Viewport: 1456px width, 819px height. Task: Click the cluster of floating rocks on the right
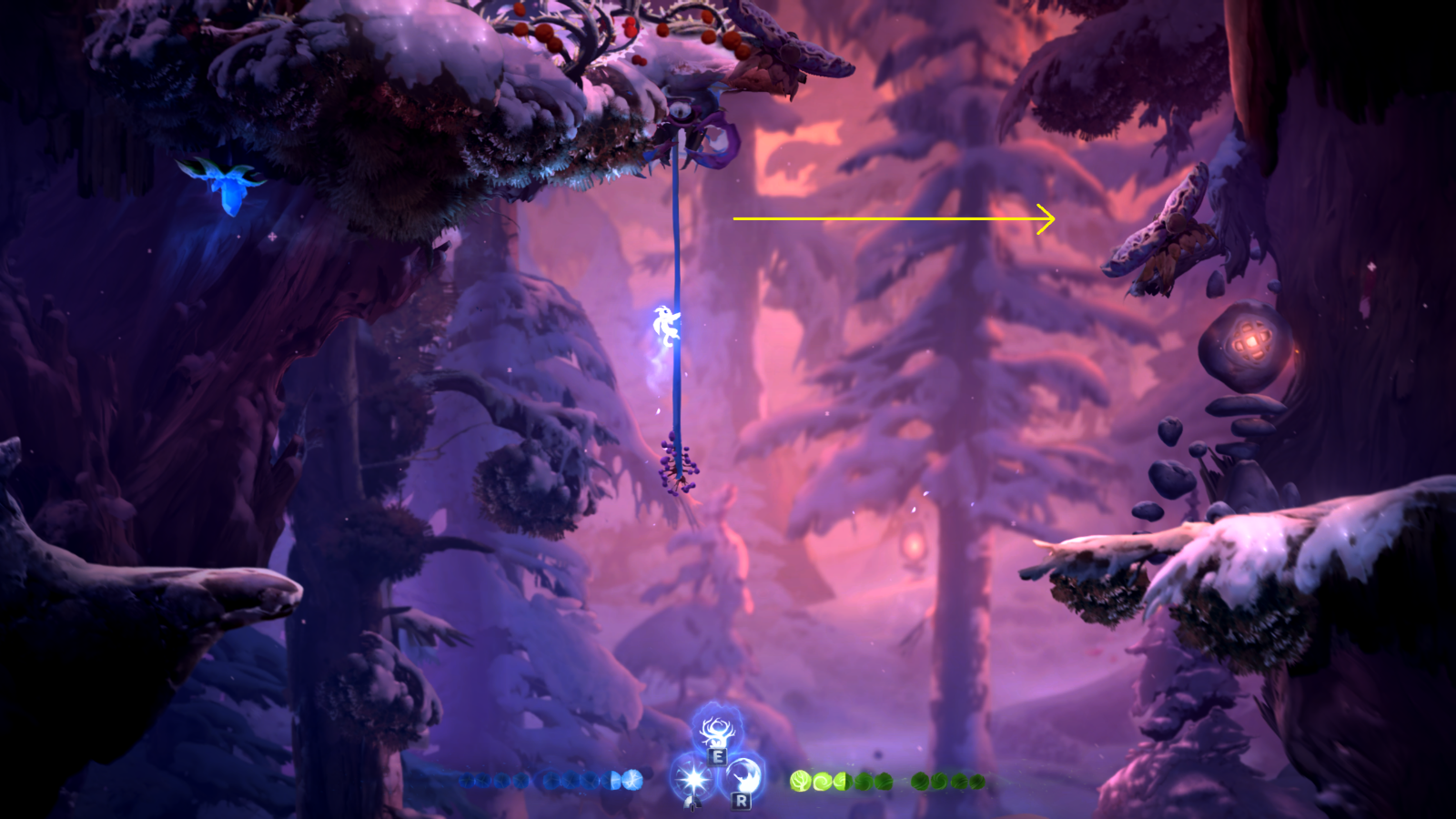click(1183, 455)
